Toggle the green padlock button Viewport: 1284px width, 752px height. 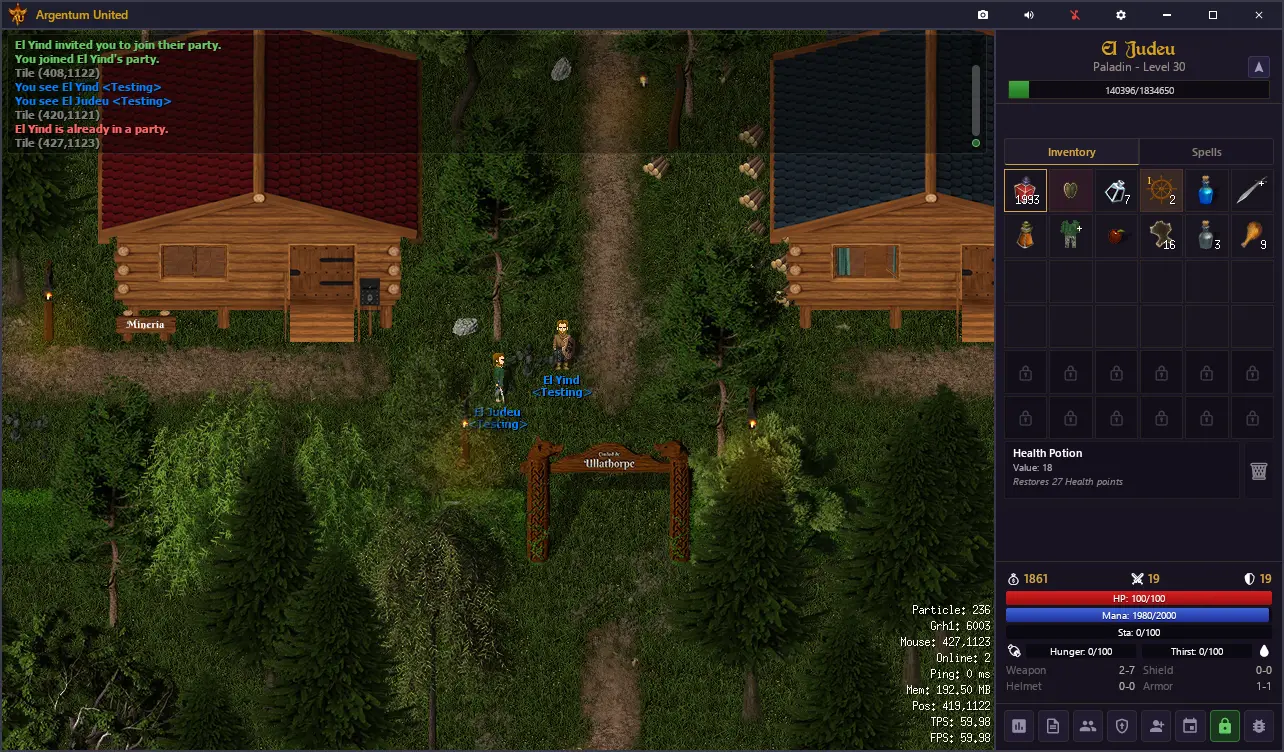[x=1225, y=726]
